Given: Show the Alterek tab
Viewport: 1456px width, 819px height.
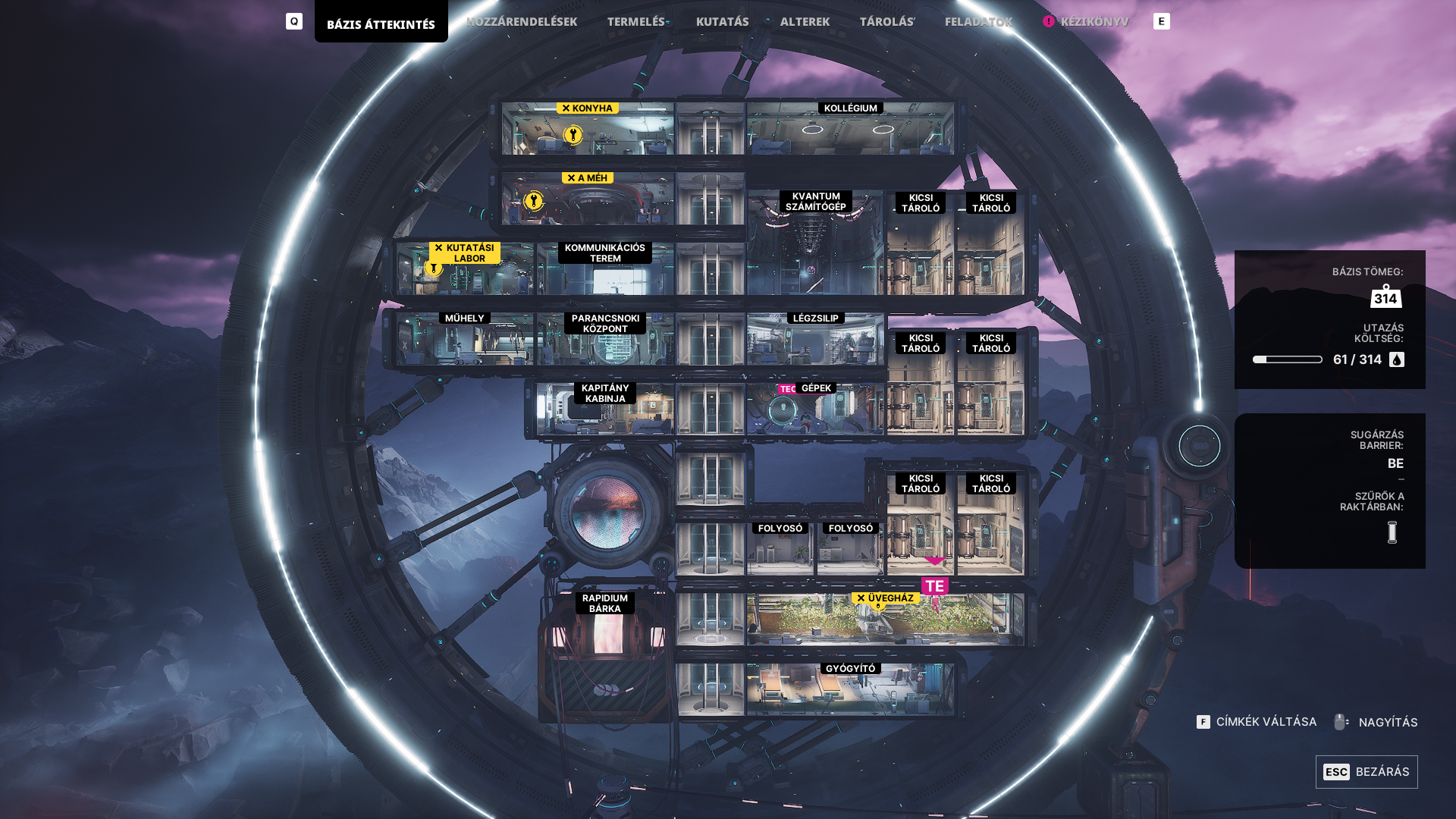Looking at the screenshot, I should tap(805, 22).
